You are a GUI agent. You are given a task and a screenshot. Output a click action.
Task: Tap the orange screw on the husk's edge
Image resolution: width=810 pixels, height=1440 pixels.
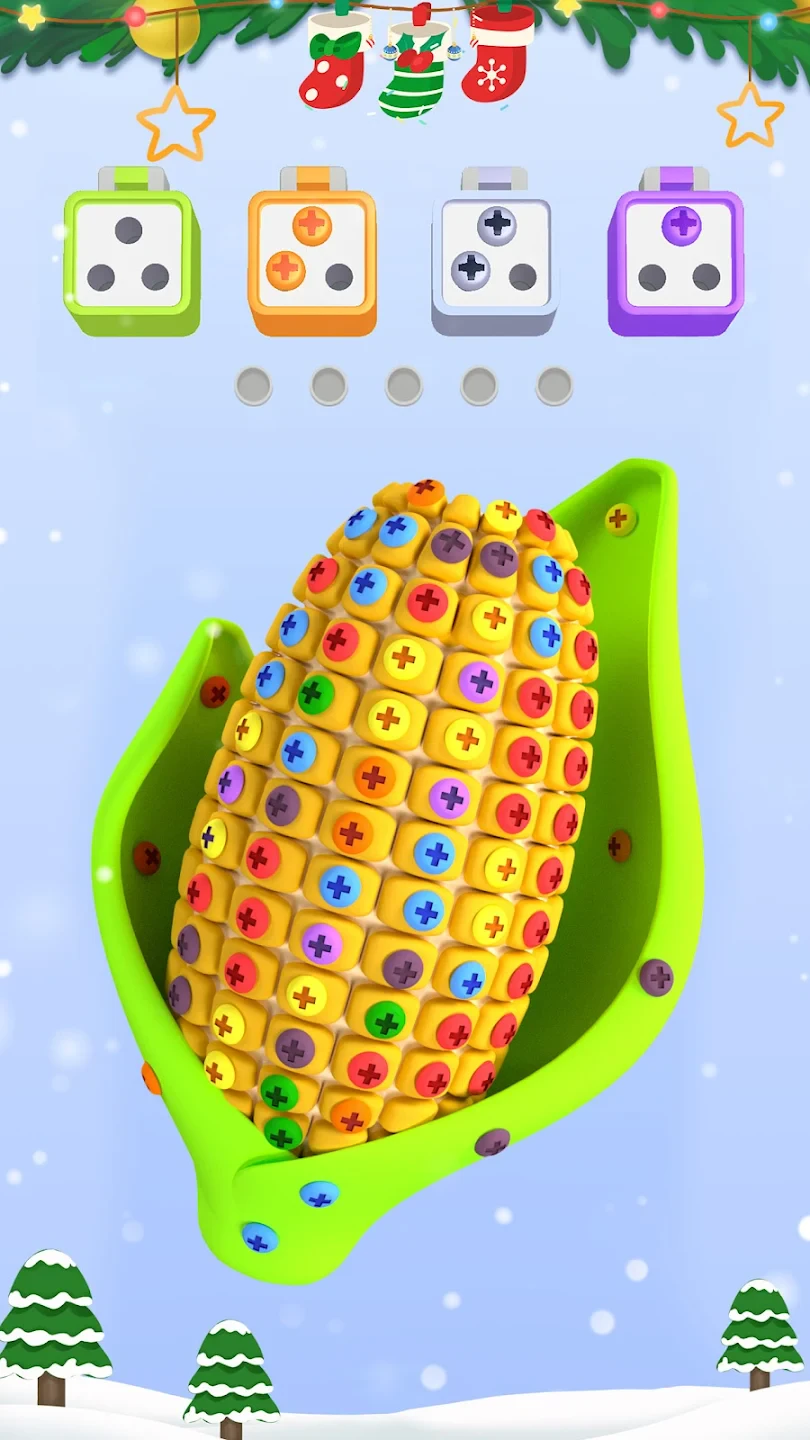pos(152,1078)
